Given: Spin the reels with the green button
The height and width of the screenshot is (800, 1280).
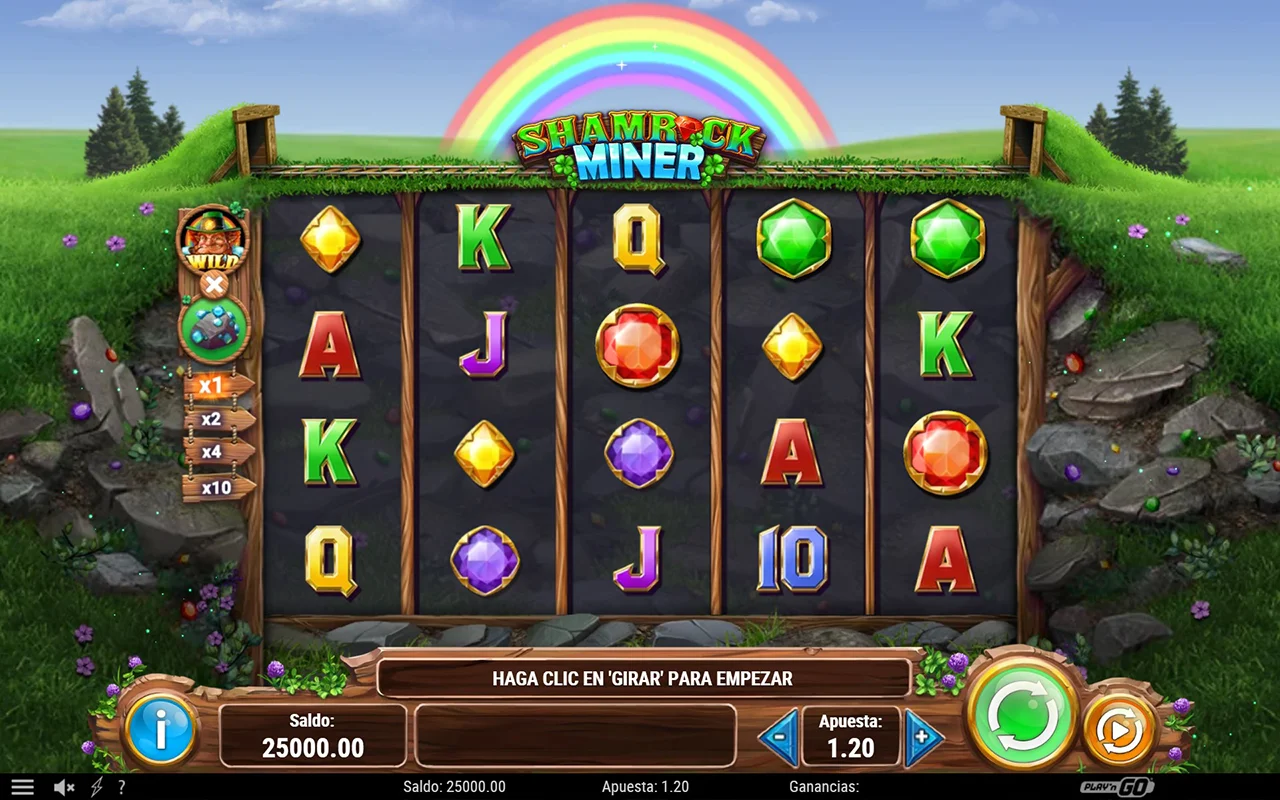Looking at the screenshot, I should (1021, 714).
